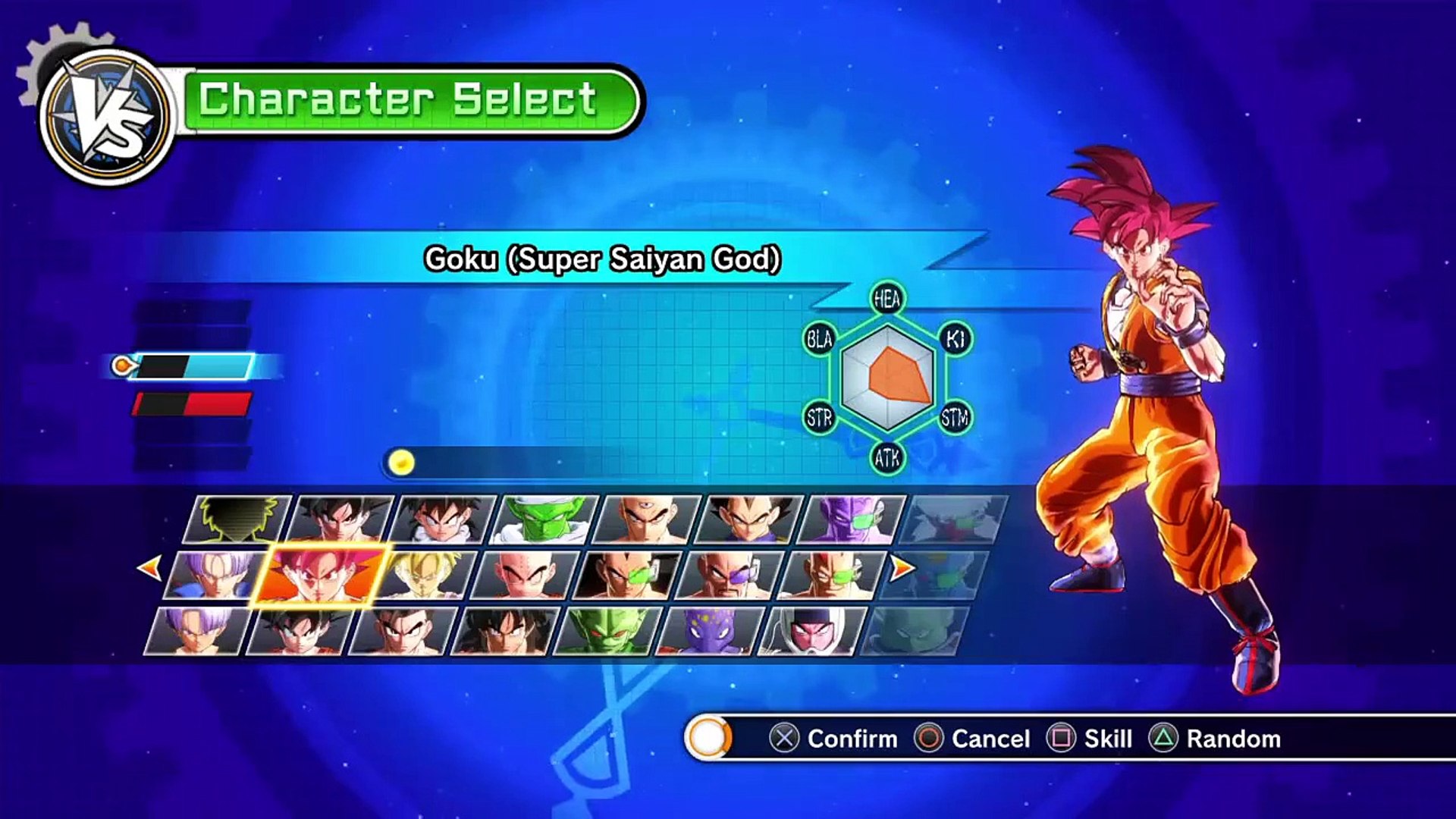Screen dimensions: 1456x819
Task: Select Nappa with the purple scouter
Action: 730,576
